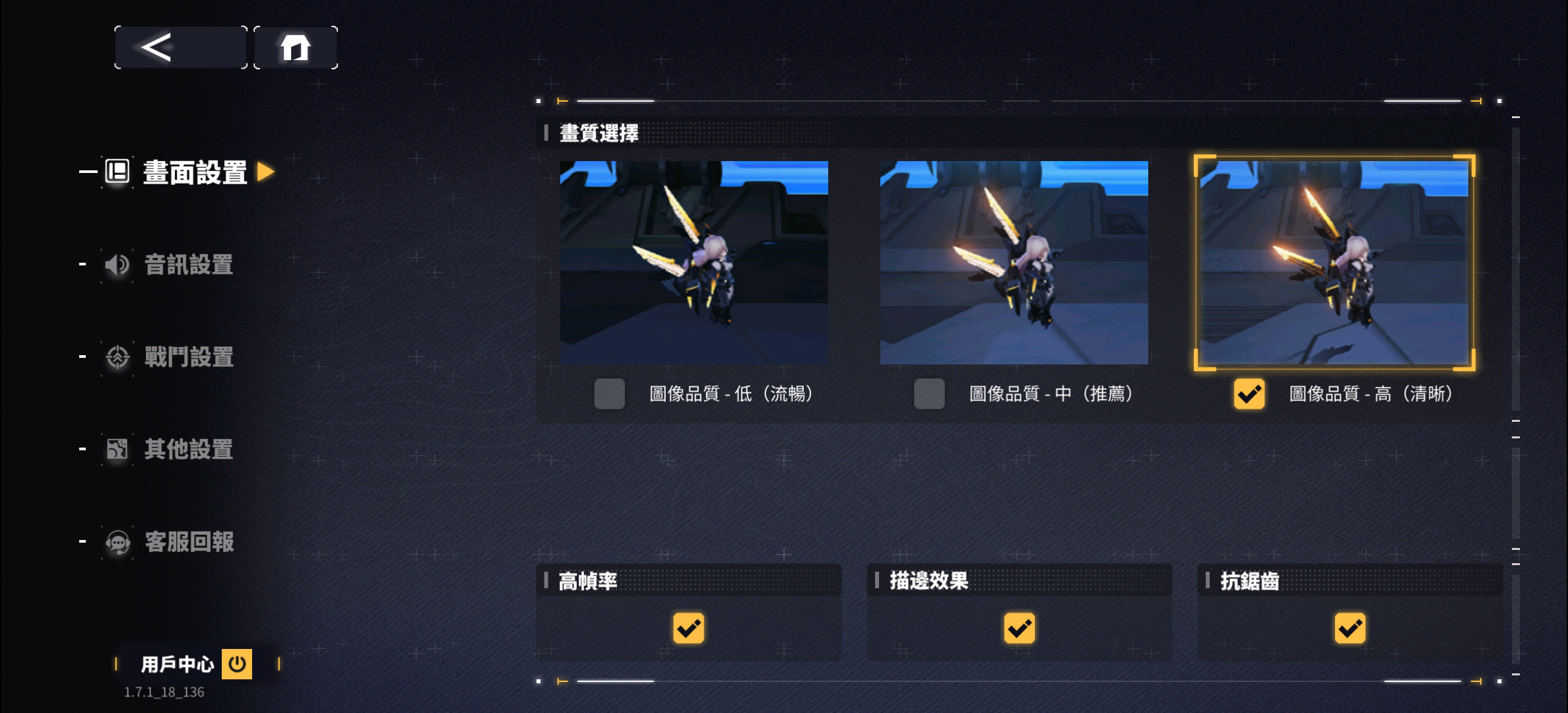
Task: Click the low quality preview thumbnail
Action: tap(694, 262)
